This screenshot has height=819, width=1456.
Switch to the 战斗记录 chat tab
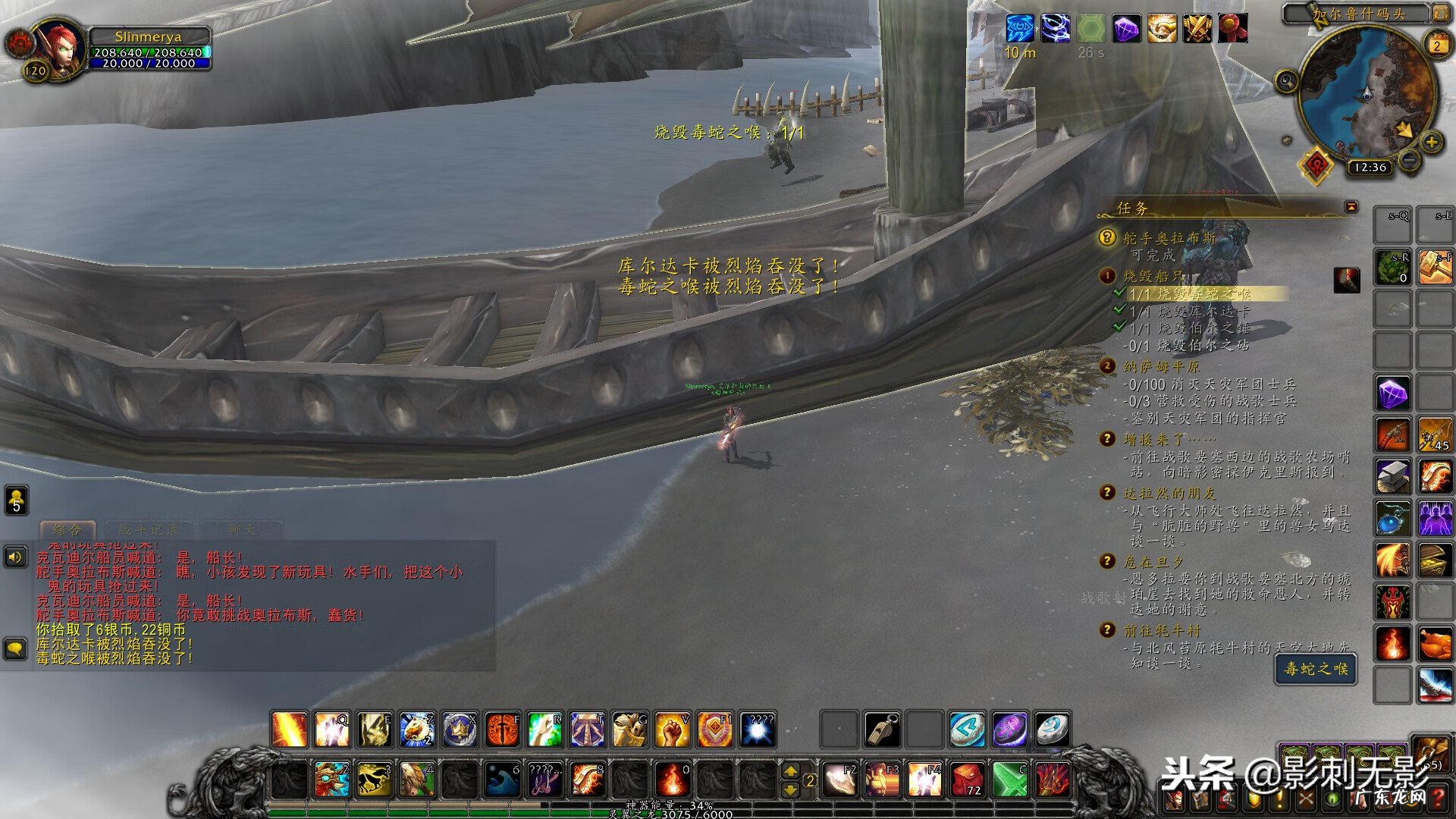pyautogui.click(x=149, y=529)
